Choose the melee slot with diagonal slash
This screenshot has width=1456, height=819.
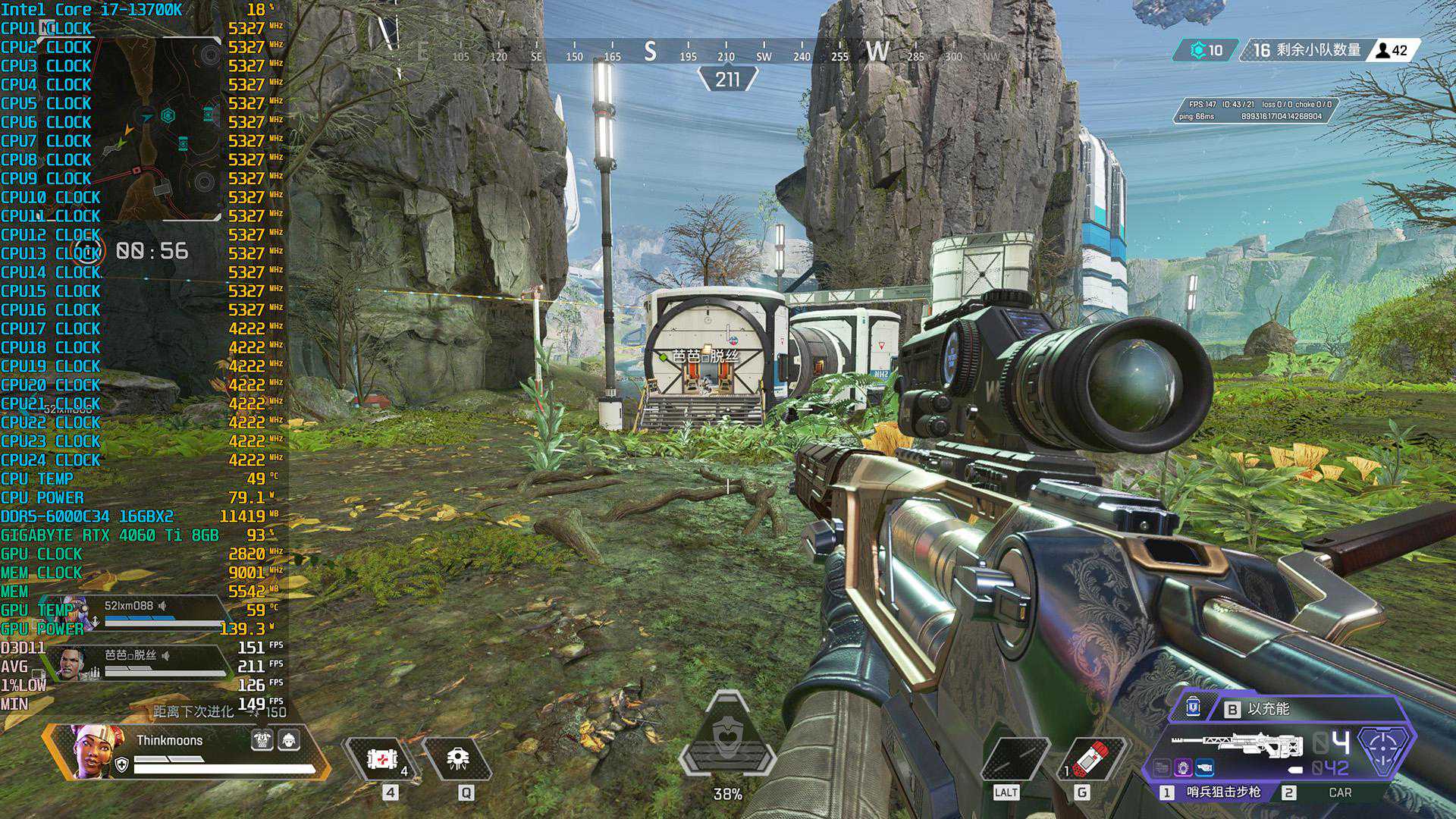click(x=1015, y=758)
